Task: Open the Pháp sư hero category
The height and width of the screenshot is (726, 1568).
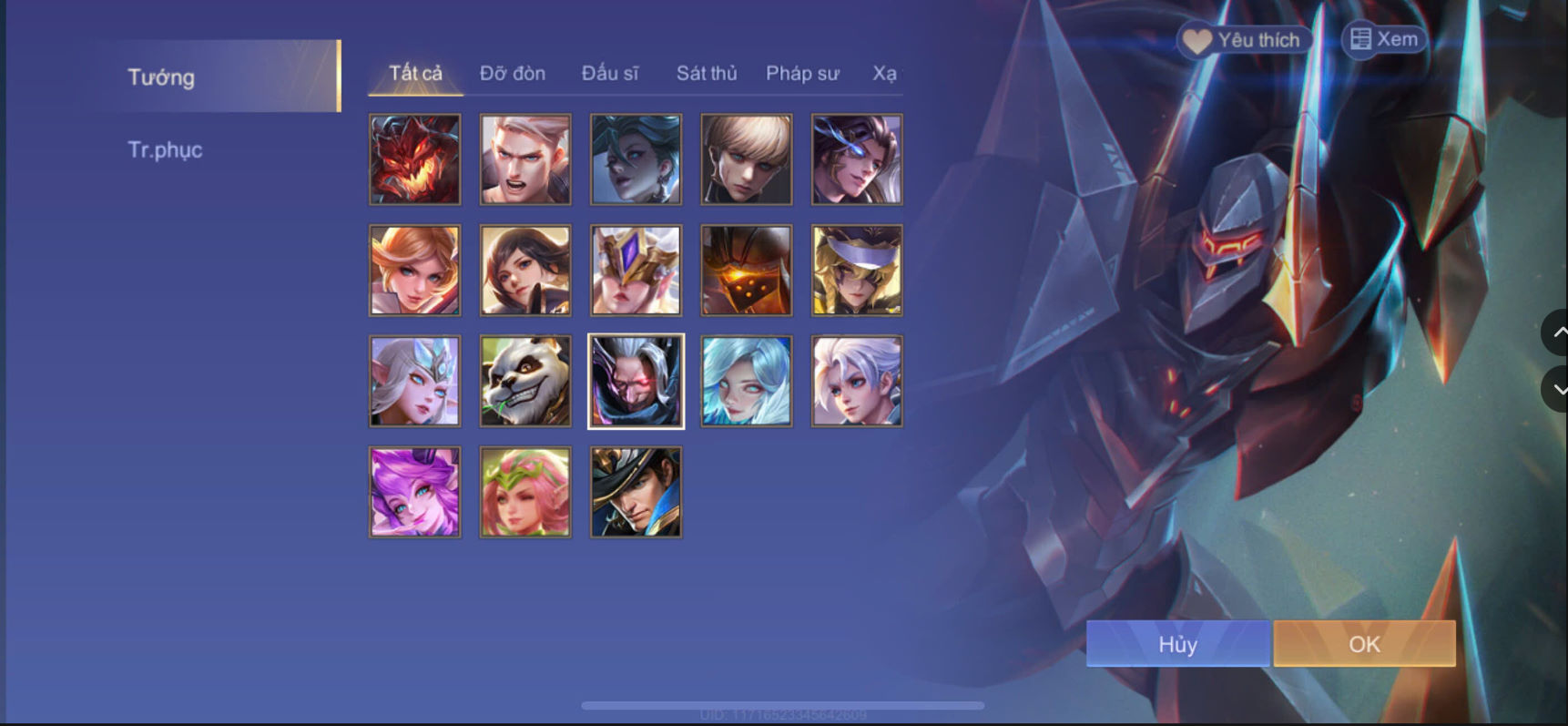Action: [x=802, y=74]
